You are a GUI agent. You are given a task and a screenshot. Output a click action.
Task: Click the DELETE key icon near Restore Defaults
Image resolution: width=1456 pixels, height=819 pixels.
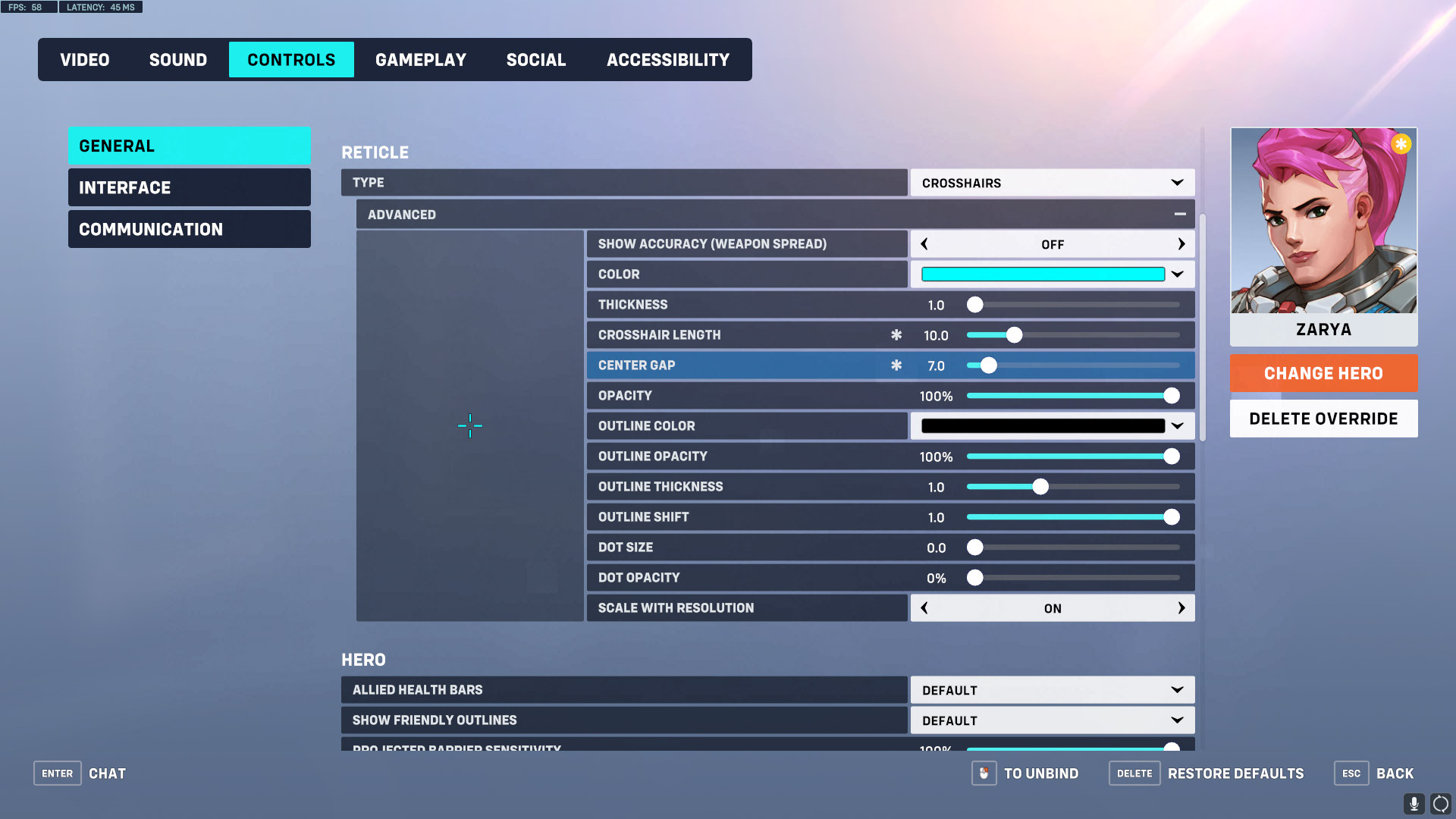[1134, 773]
